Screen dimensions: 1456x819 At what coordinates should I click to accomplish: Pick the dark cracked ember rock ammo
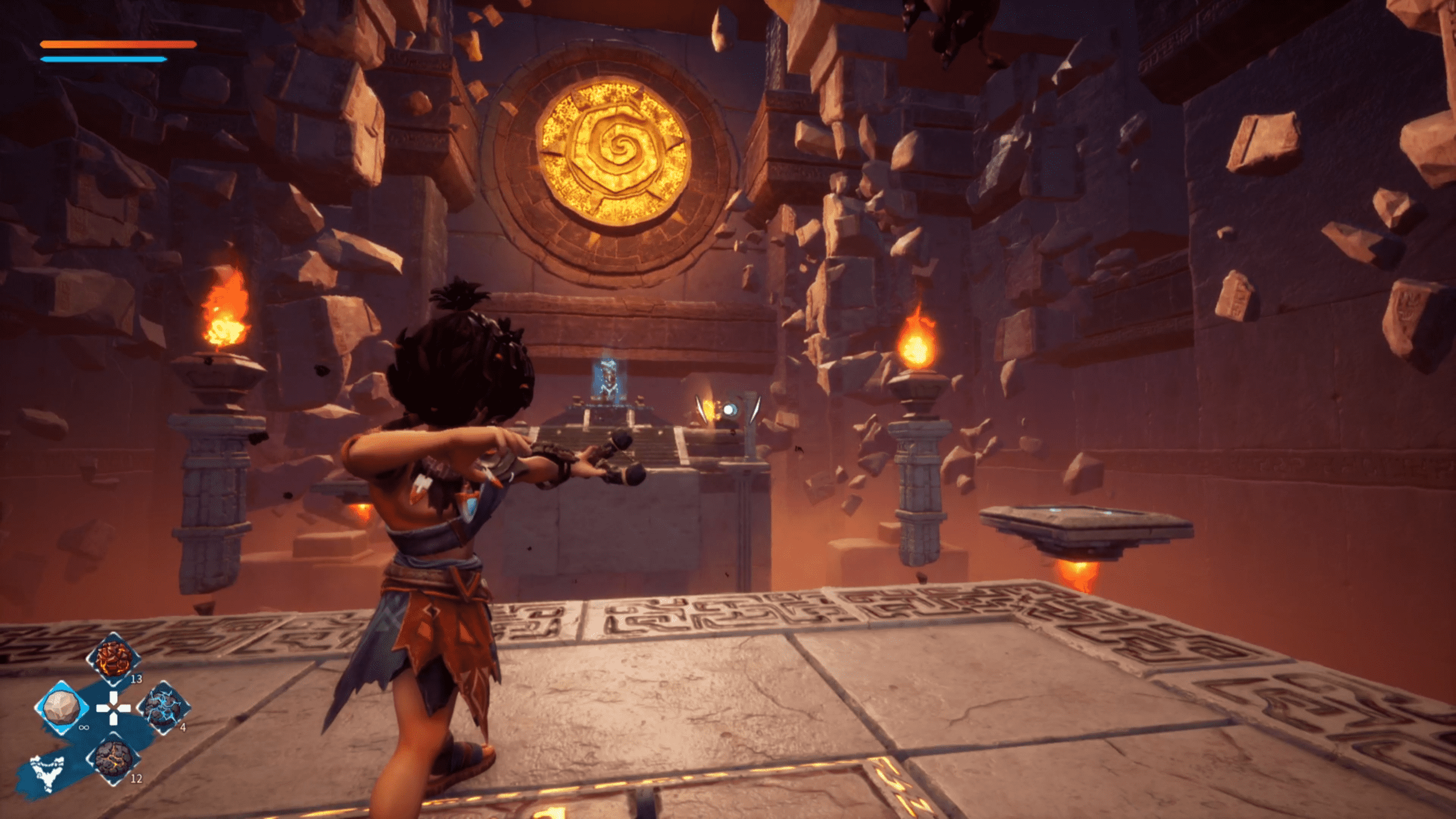point(114,759)
